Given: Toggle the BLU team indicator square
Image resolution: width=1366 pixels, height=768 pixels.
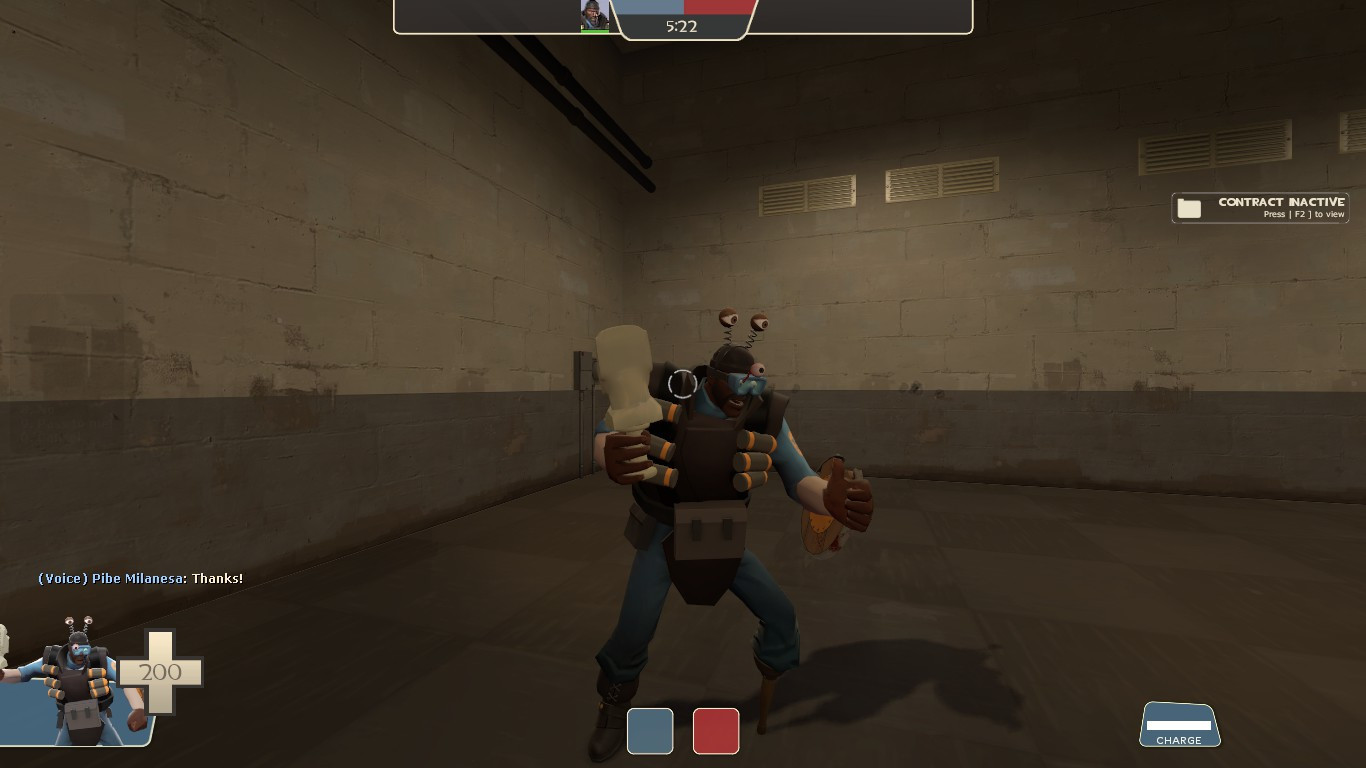Looking at the screenshot, I should point(650,731).
